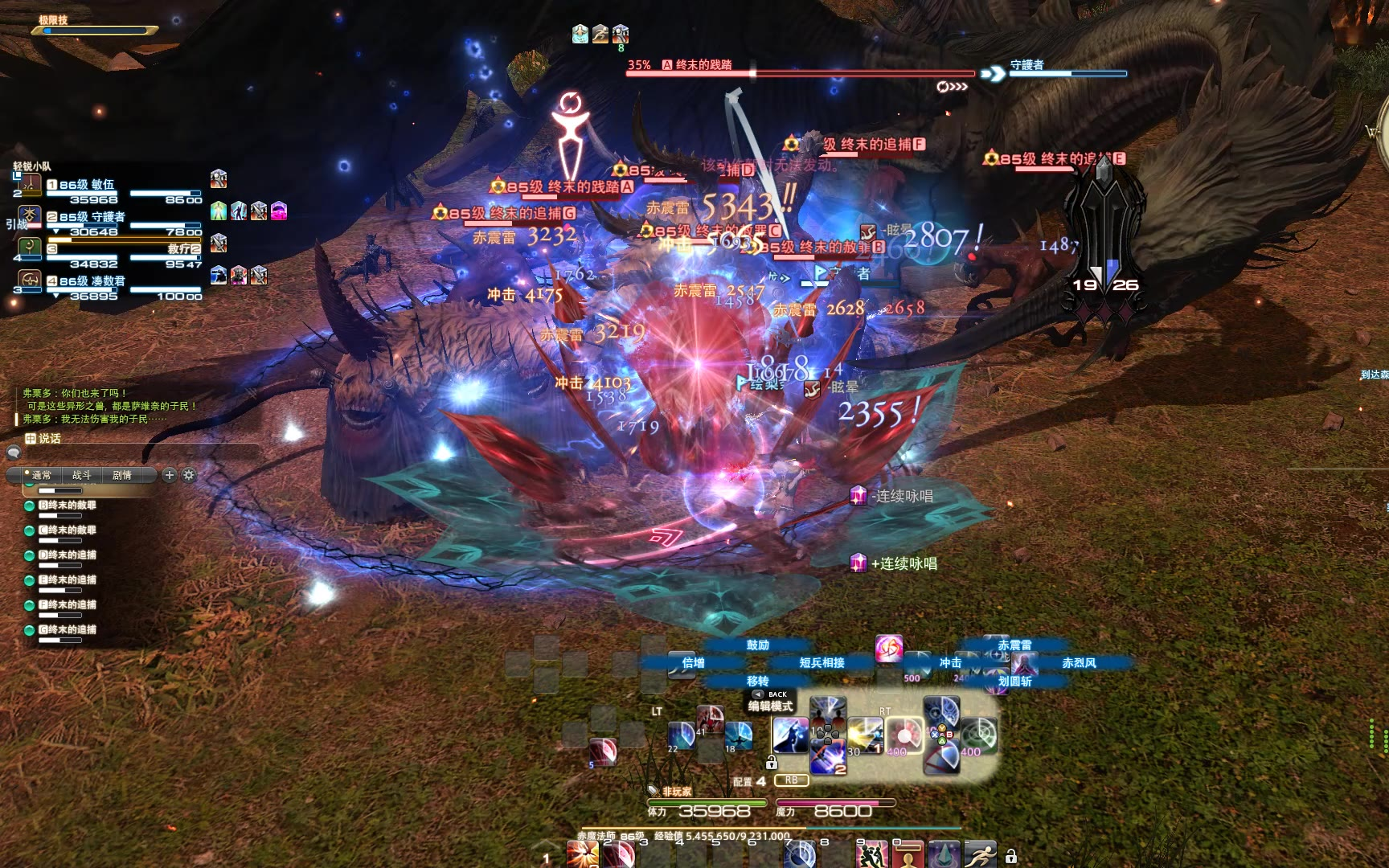Image resolution: width=1389 pixels, height=868 pixels.
Task: Use the teleport crystal hotbar action
Action: pyautogui.click(x=944, y=854)
